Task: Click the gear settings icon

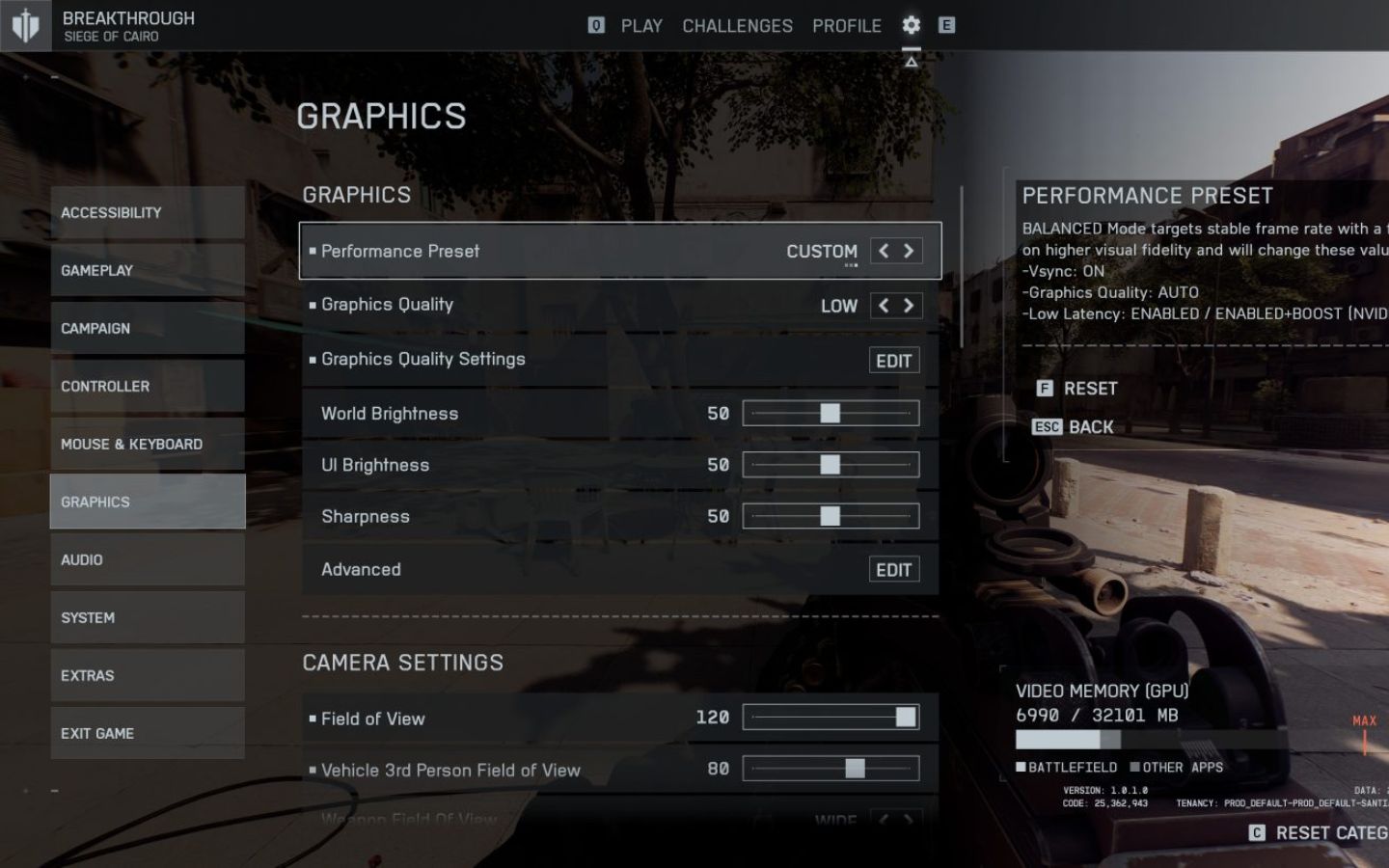Action: click(911, 25)
